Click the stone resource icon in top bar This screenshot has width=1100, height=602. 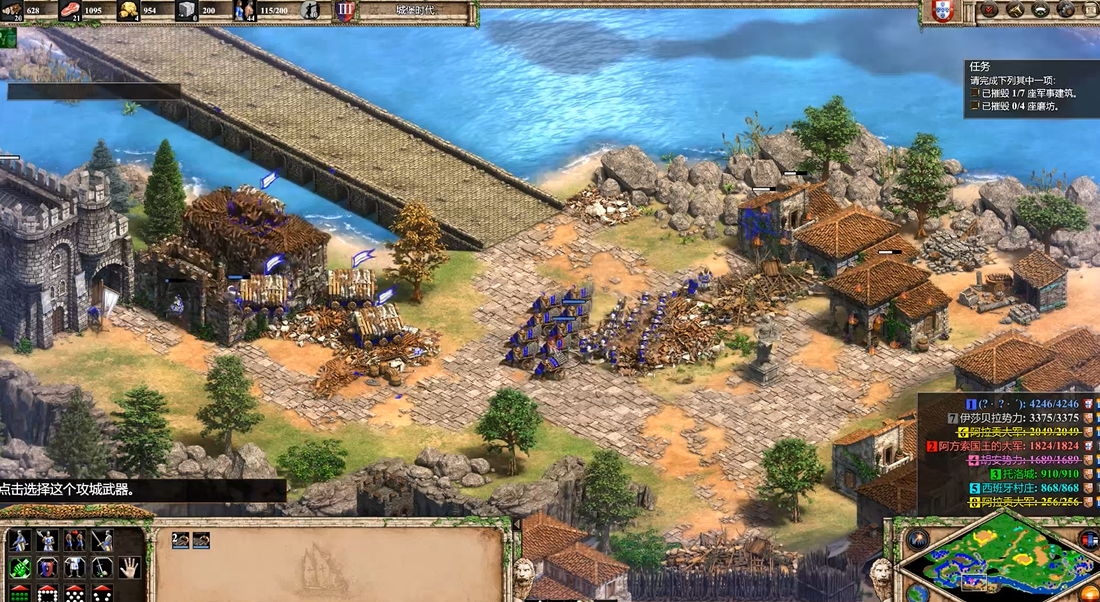pyautogui.click(x=186, y=11)
